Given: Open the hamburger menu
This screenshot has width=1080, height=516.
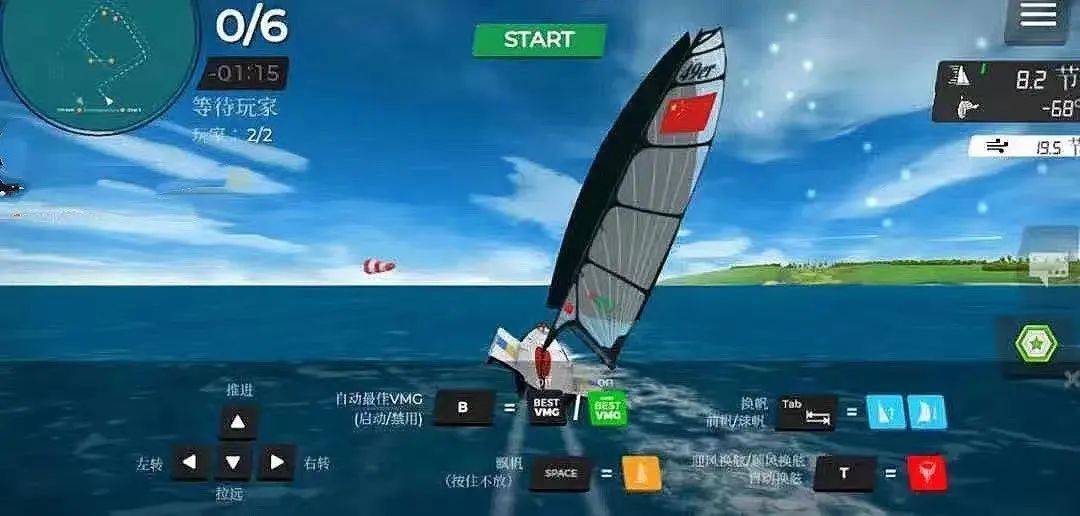Looking at the screenshot, I should coord(1037,16).
